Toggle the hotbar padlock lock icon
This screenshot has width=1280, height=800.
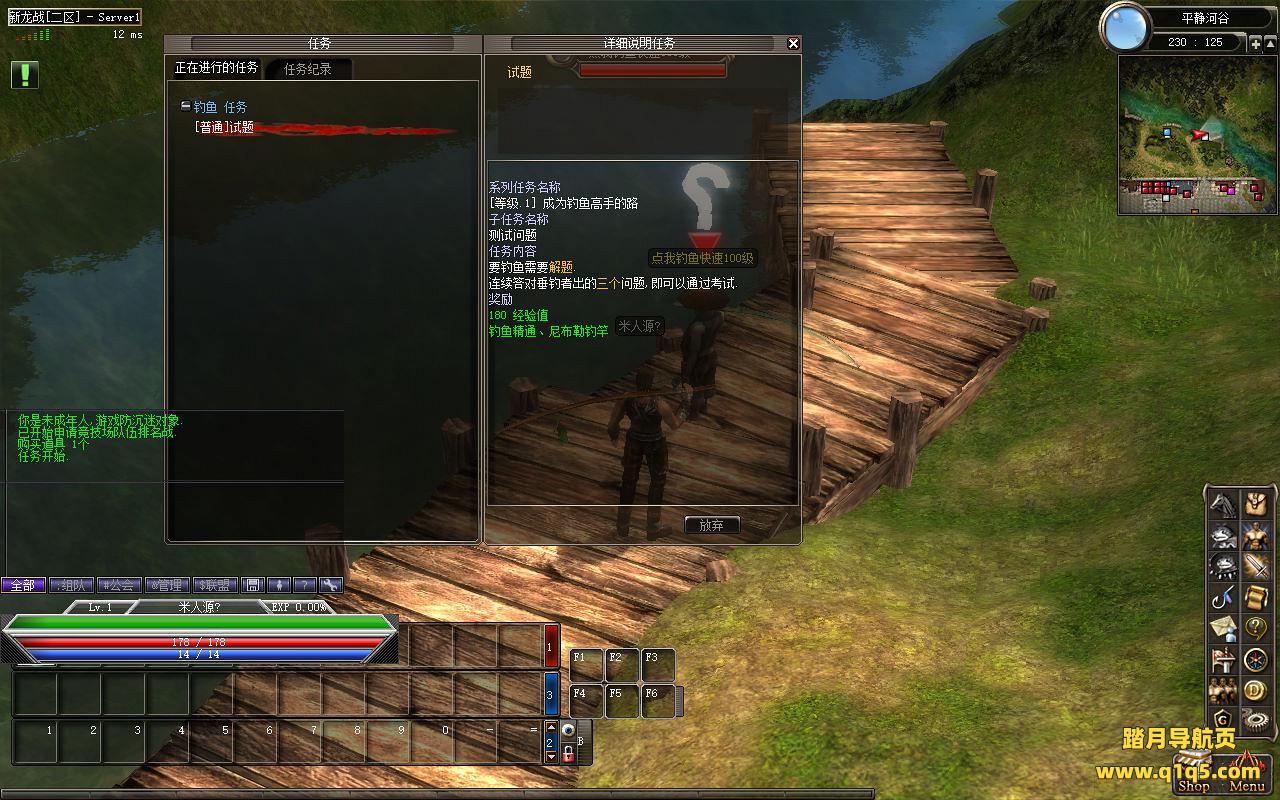pyautogui.click(x=568, y=754)
